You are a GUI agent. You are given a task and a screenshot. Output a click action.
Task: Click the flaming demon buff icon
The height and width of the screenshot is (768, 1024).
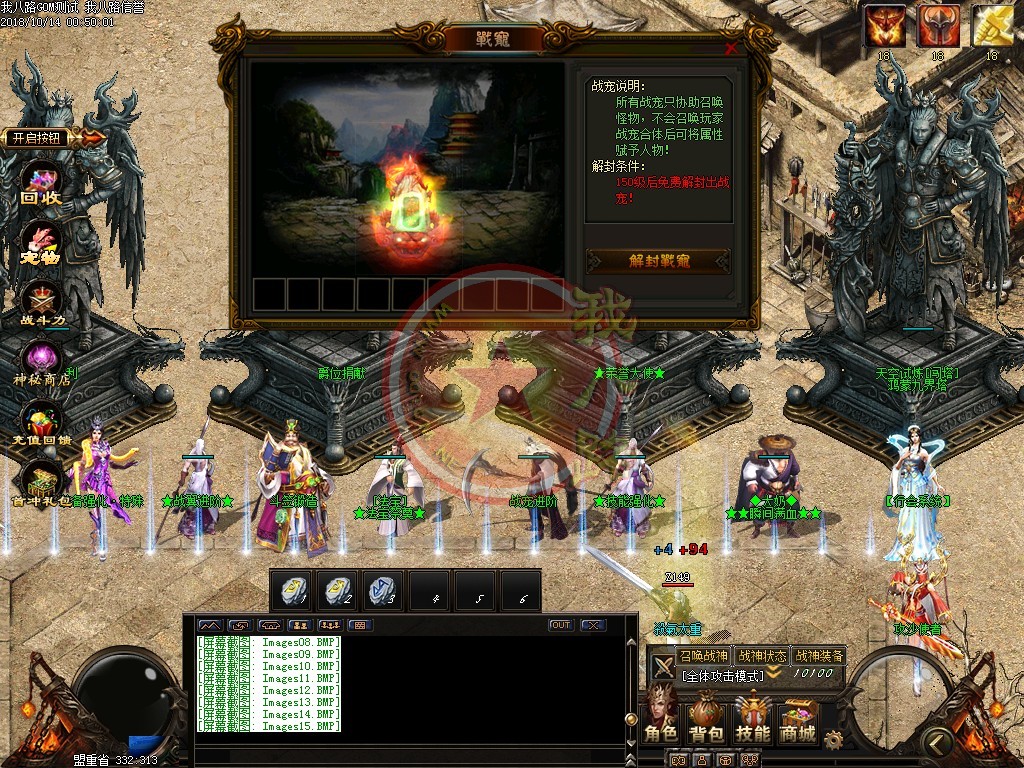[885, 26]
